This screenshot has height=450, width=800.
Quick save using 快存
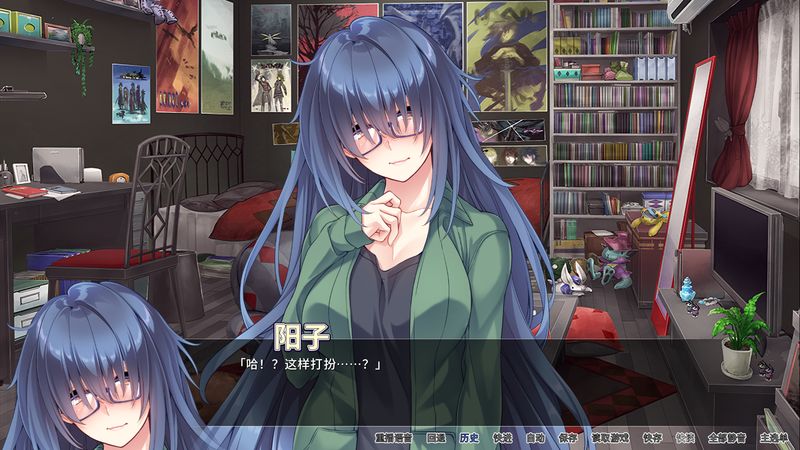point(652,438)
